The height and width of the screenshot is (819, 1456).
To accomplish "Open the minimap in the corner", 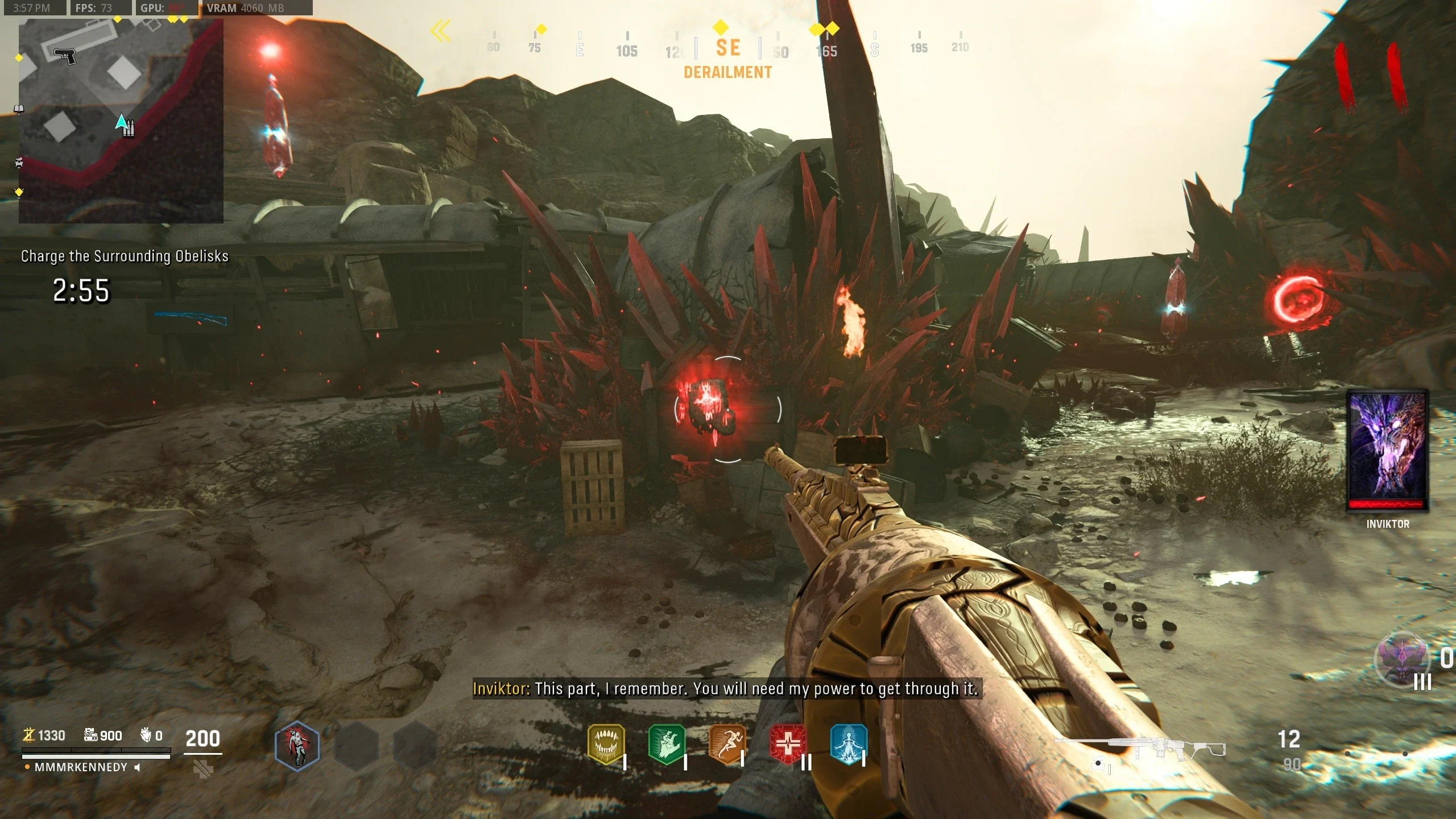I will click(x=121, y=121).
